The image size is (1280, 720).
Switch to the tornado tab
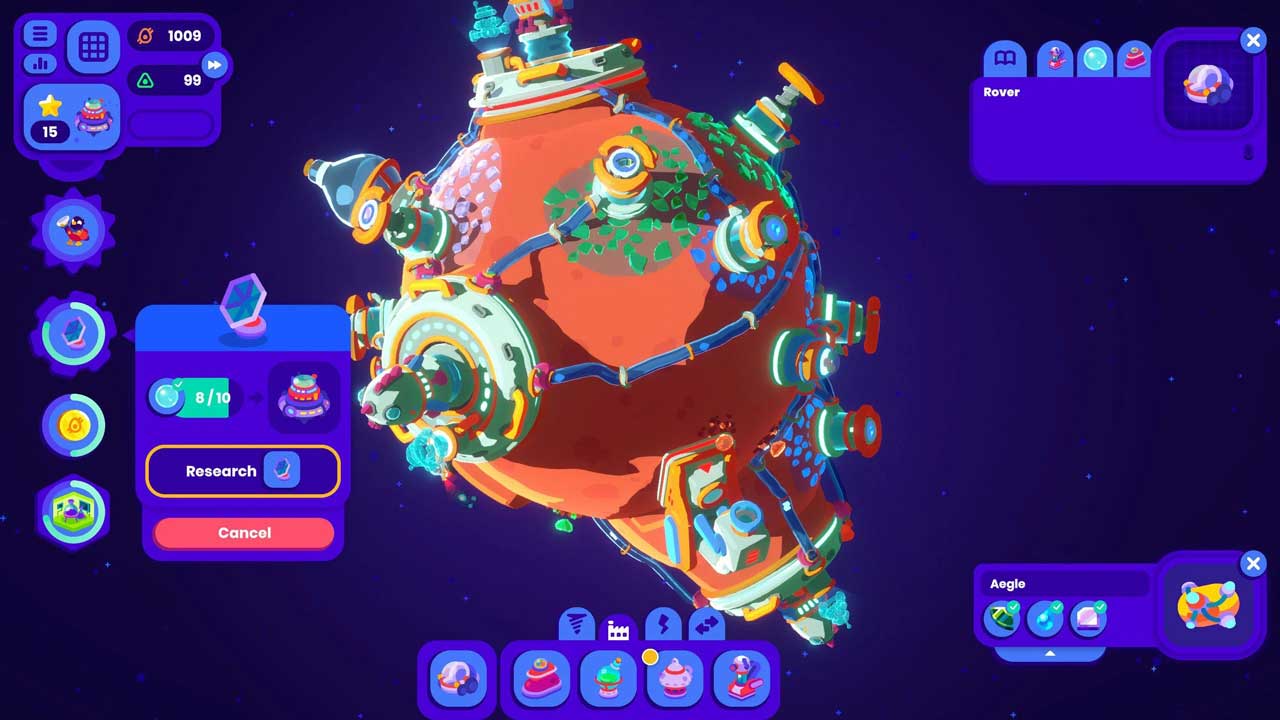(575, 626)
